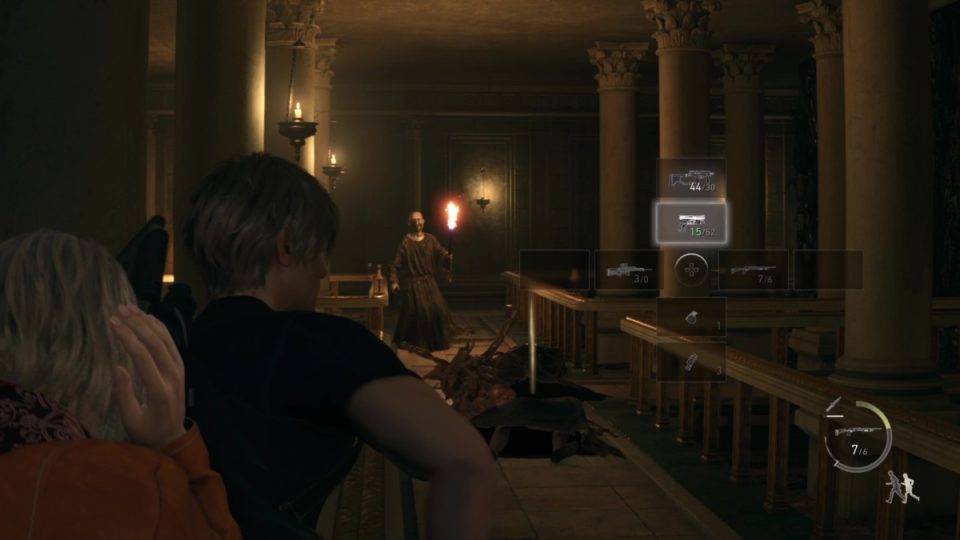Image resolution: width=960 pixels, height=540 pixels.
Task: Equip the sniper rifle with 3/0 ammo
Action: tap(625, 270)
